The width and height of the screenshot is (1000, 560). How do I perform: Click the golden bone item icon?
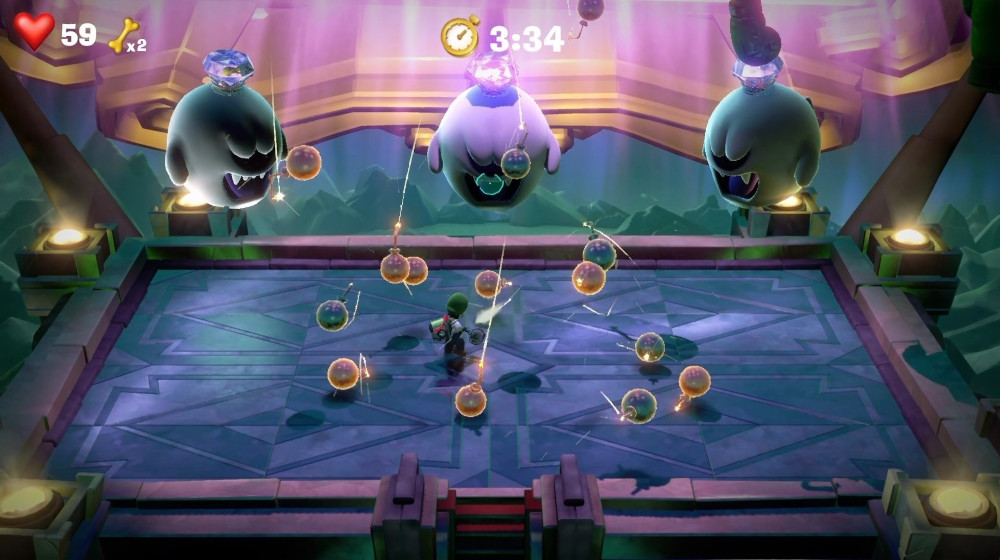(123, 35)
